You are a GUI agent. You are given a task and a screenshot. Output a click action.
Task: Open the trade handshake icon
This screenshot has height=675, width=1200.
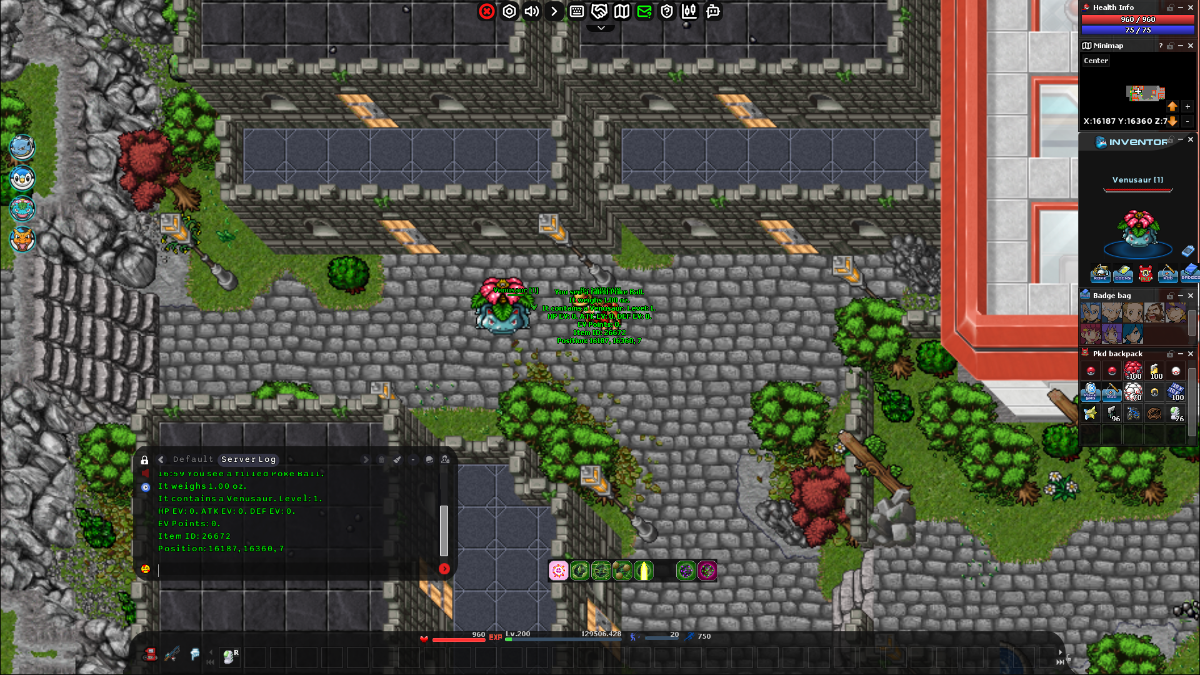599,11
